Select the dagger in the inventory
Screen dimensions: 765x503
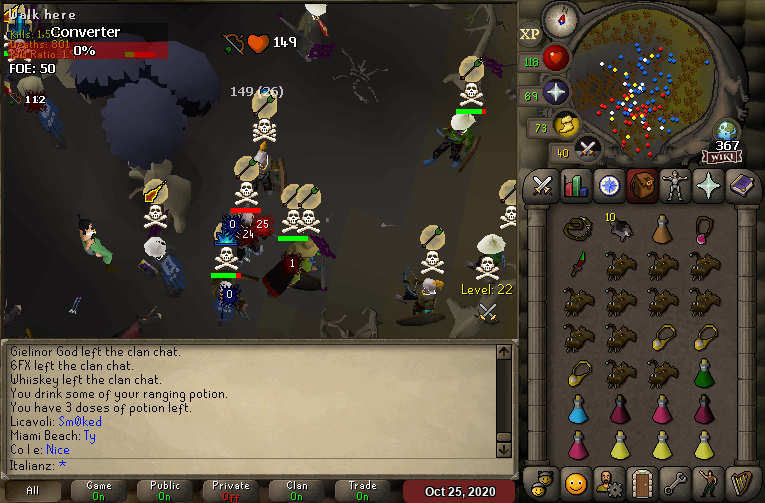coord(577,265)
